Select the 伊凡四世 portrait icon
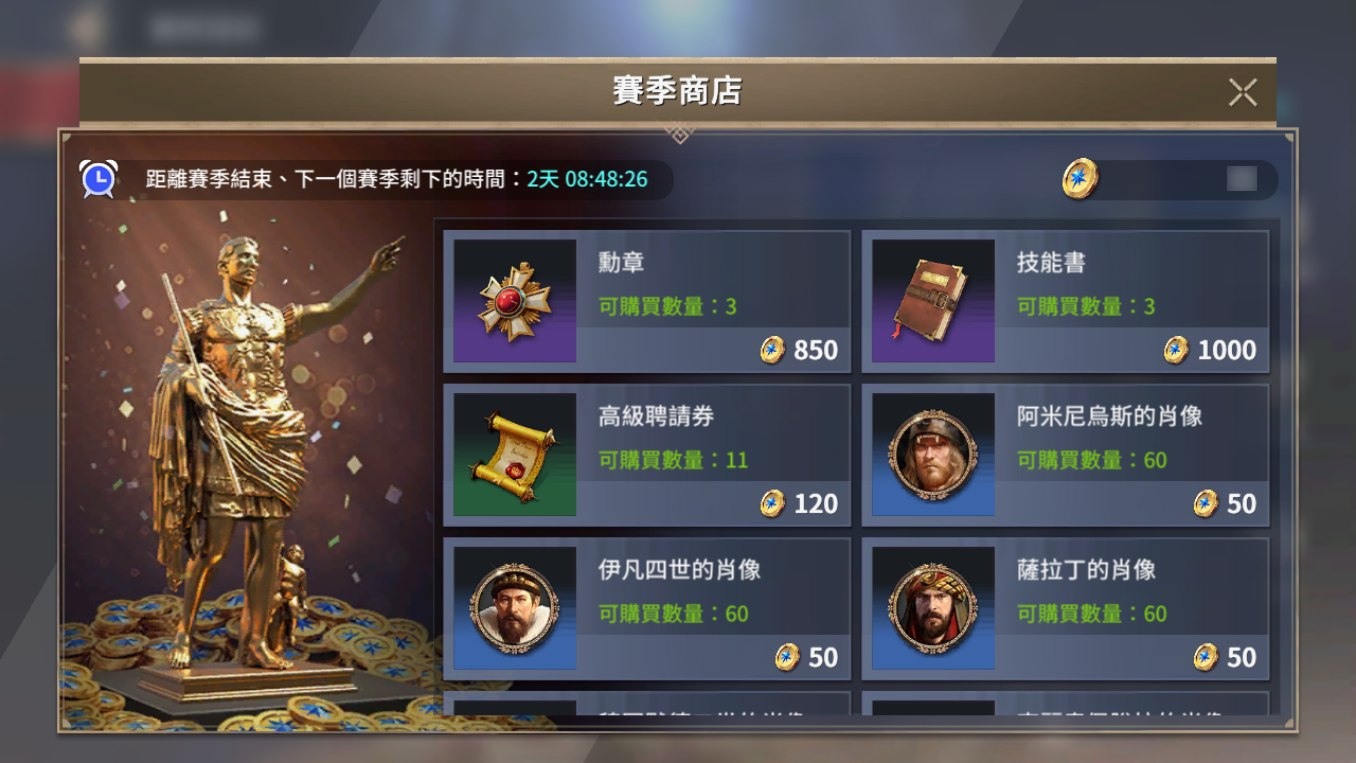 [514, 606]
